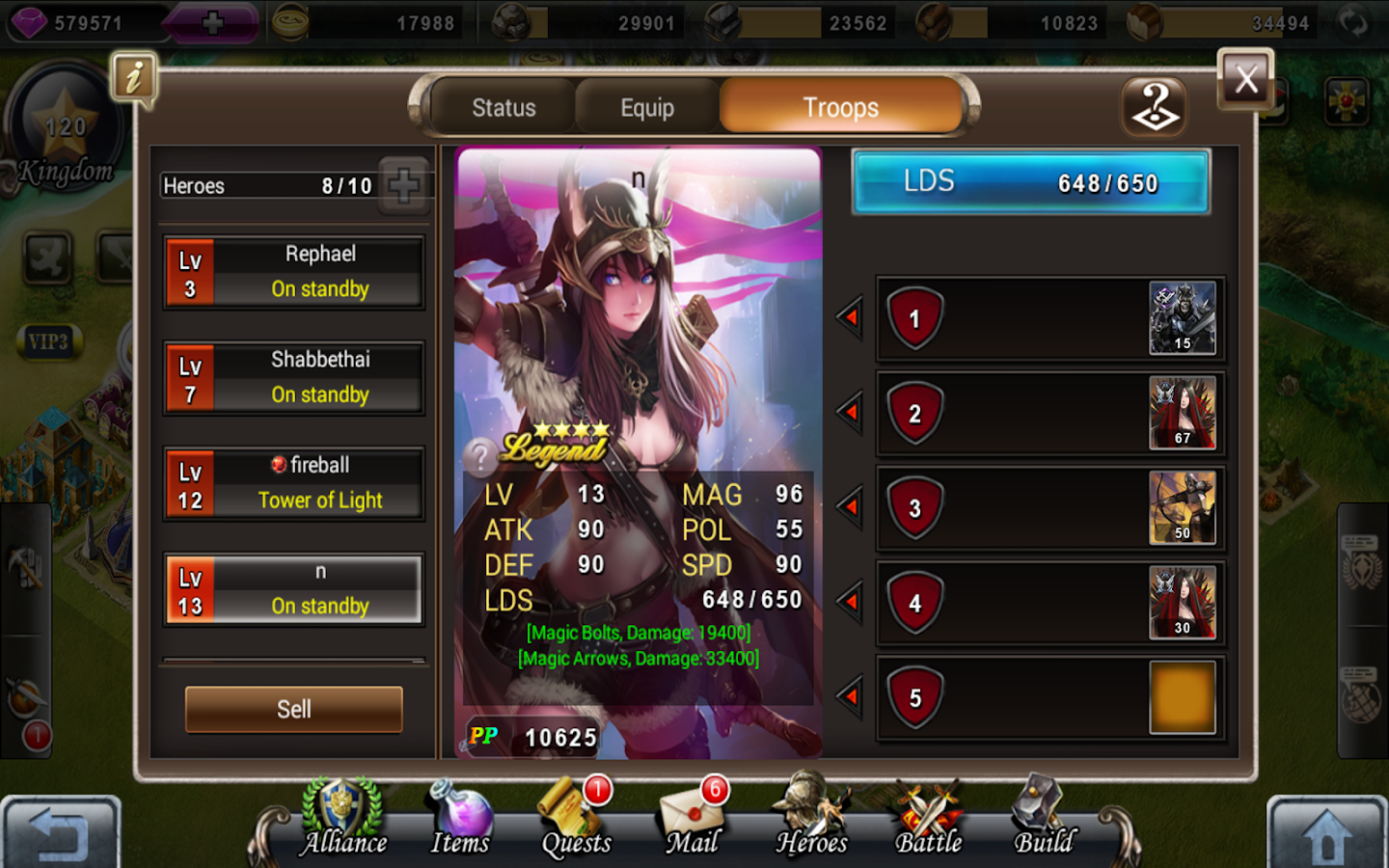Open the Items menu
1389x868 pixels.
pos(460,818)
